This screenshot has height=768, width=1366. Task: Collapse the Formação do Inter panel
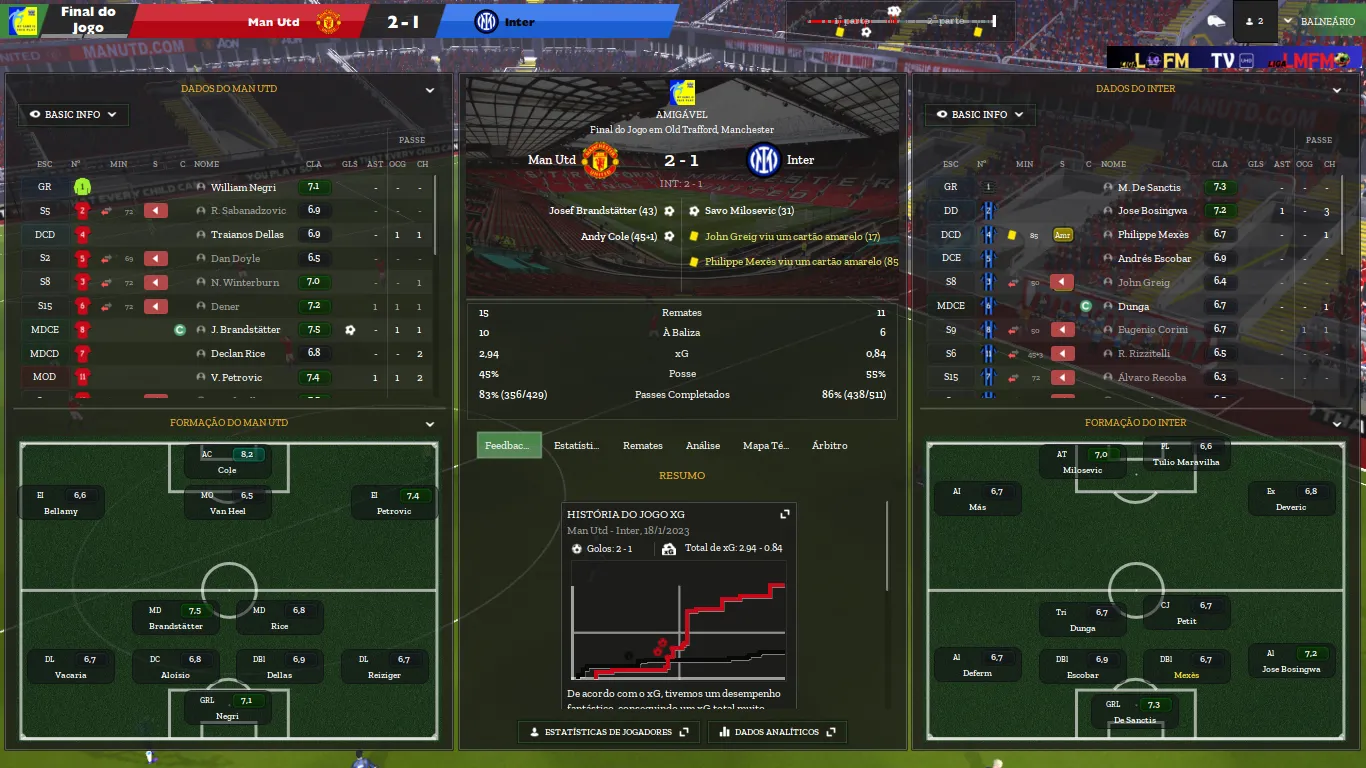pos(1337,424)
